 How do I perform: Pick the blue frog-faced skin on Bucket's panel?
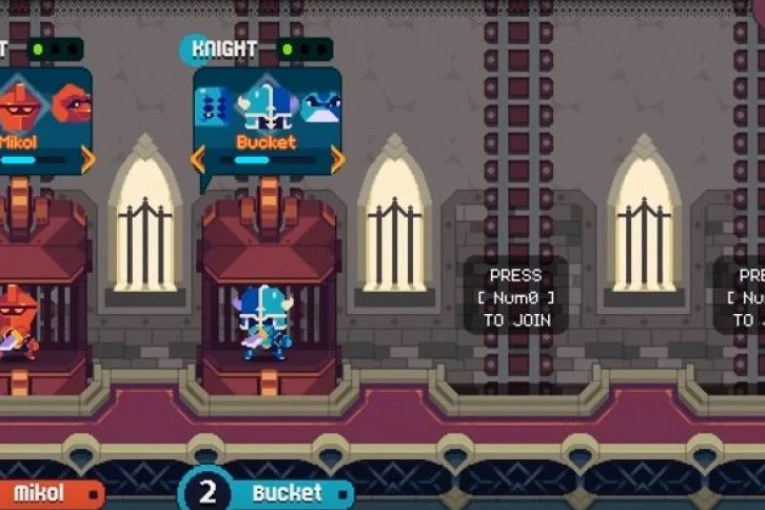click(321, 106)
